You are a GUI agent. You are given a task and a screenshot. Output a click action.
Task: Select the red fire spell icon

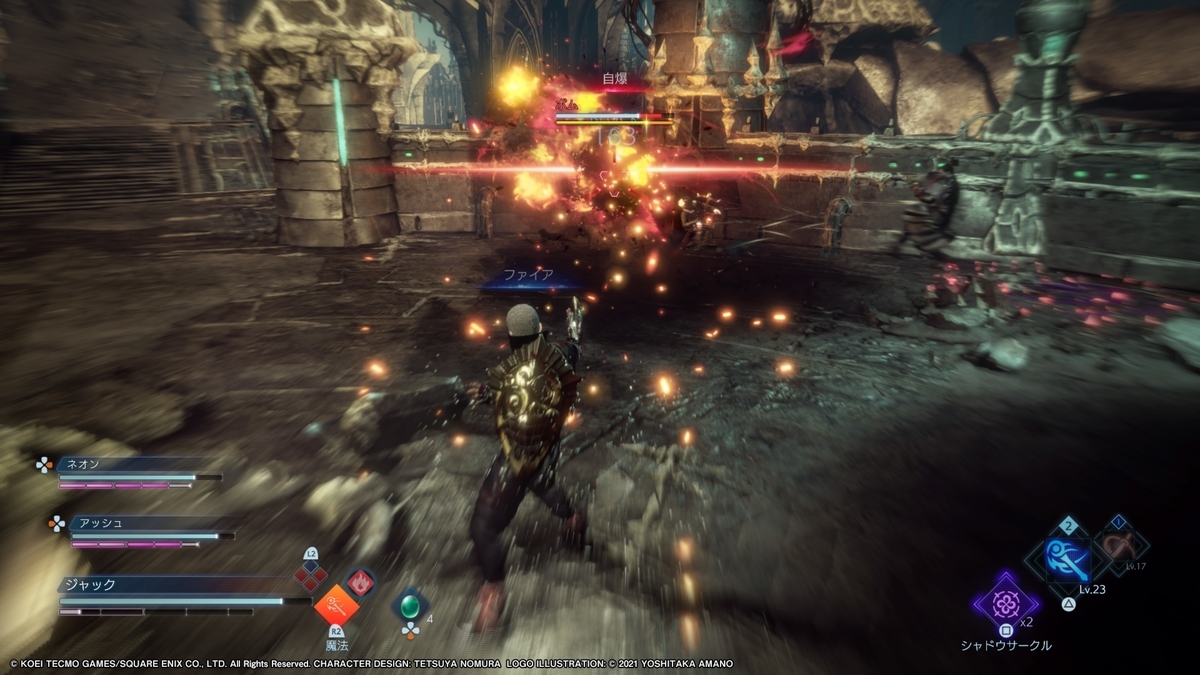click(x=360, y=582)
